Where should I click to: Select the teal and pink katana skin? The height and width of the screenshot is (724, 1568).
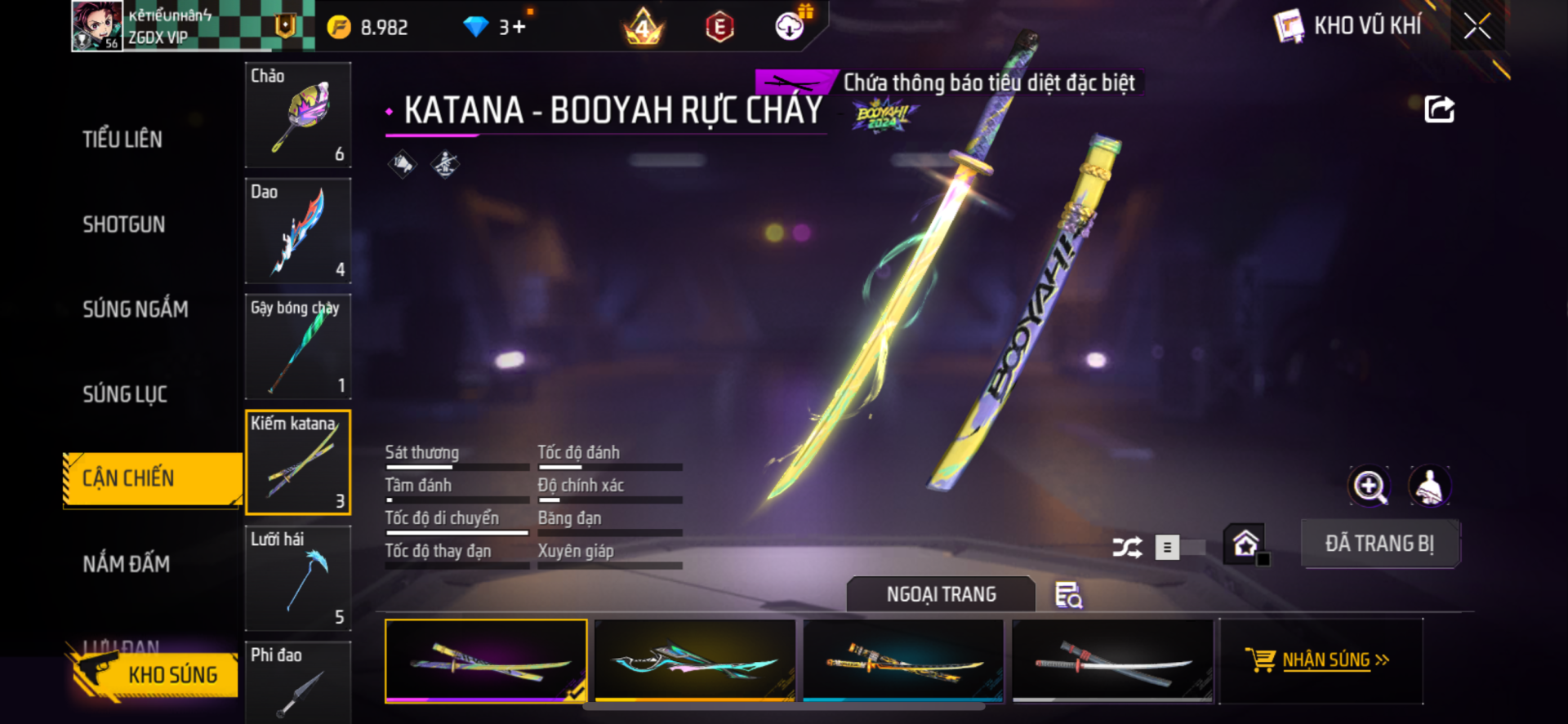point(695,660)
